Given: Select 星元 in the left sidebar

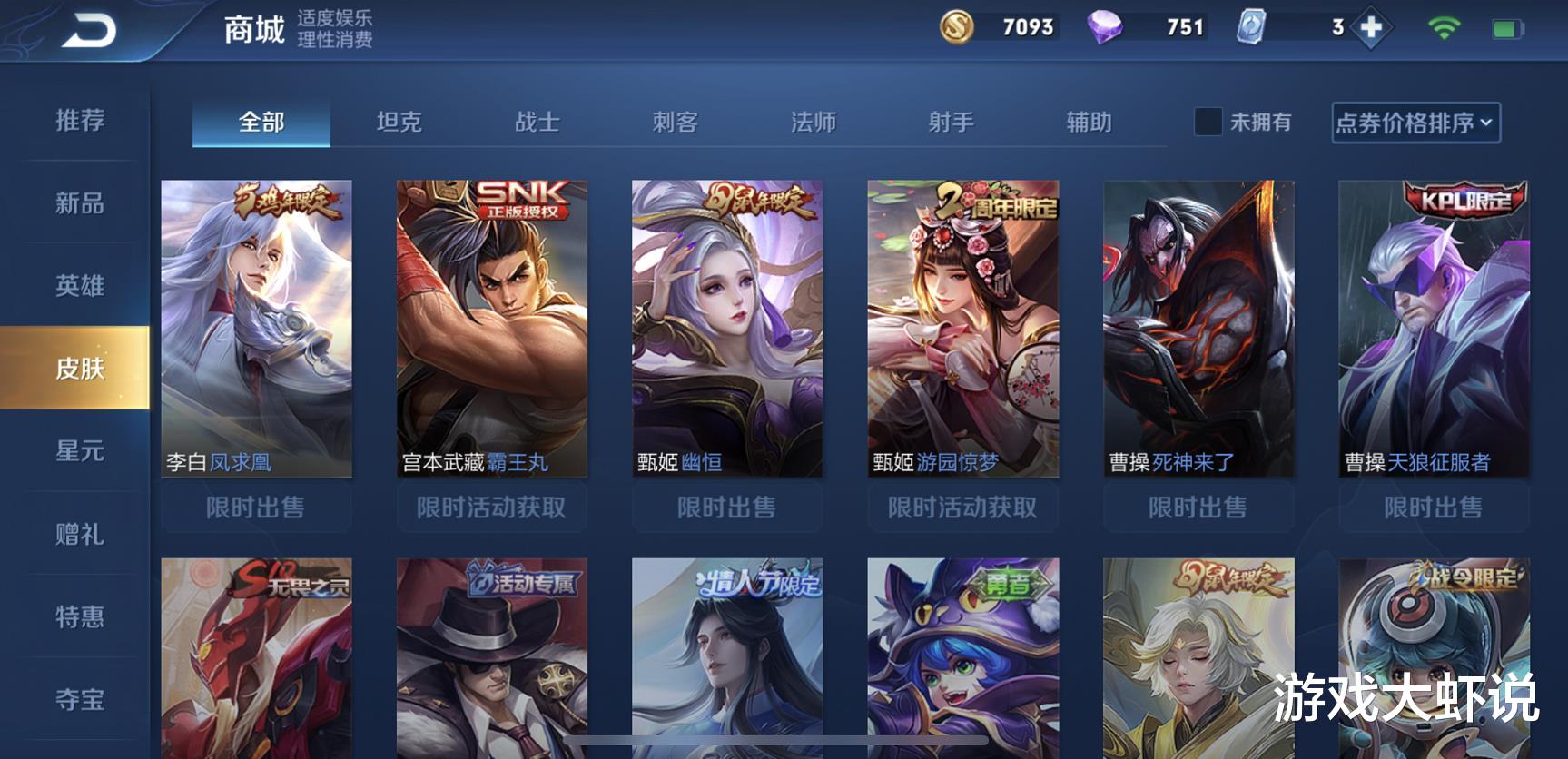Looking at the screenshot, I should [79, 451].
